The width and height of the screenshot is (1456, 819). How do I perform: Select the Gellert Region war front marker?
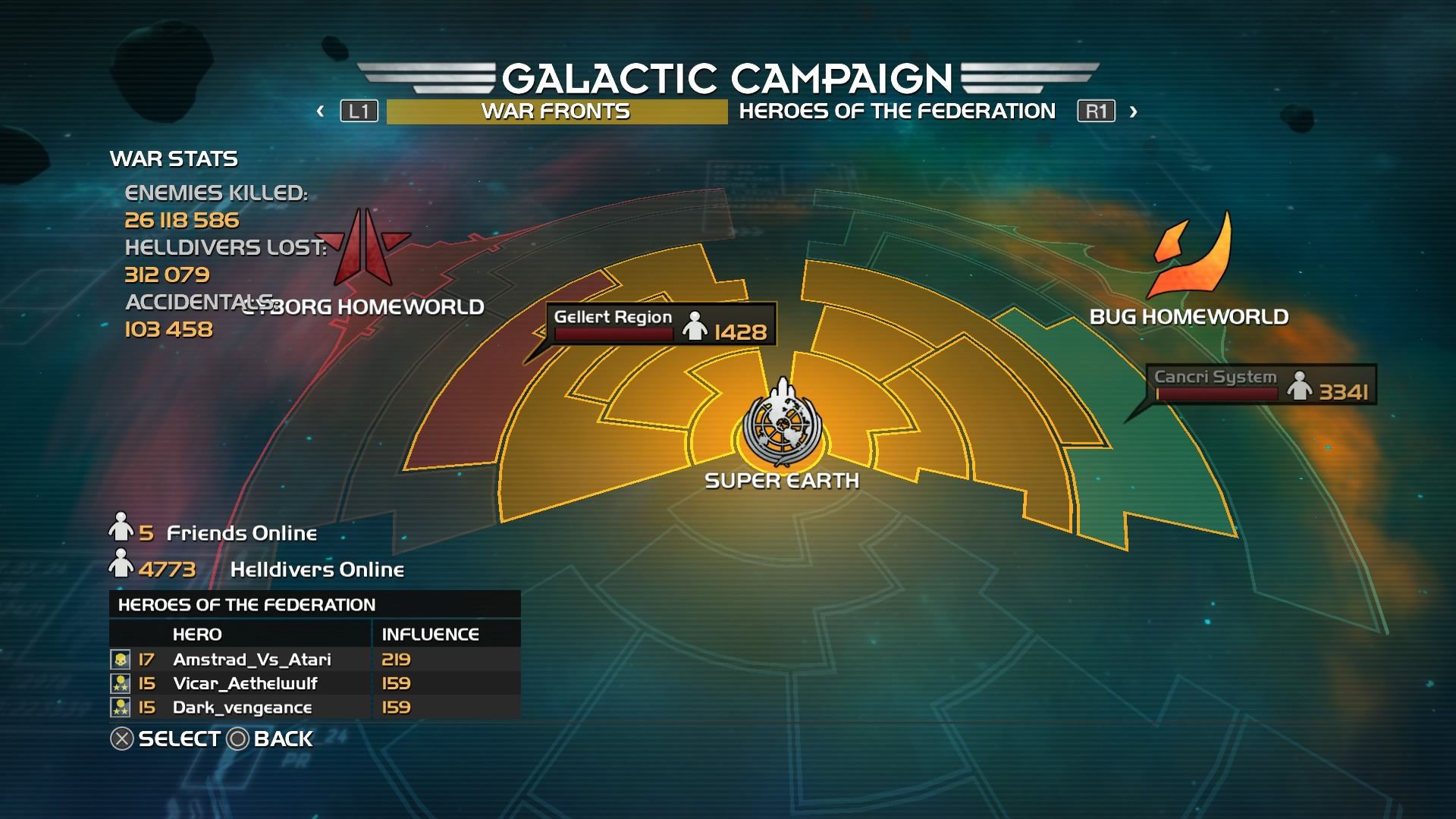(661, 325)
